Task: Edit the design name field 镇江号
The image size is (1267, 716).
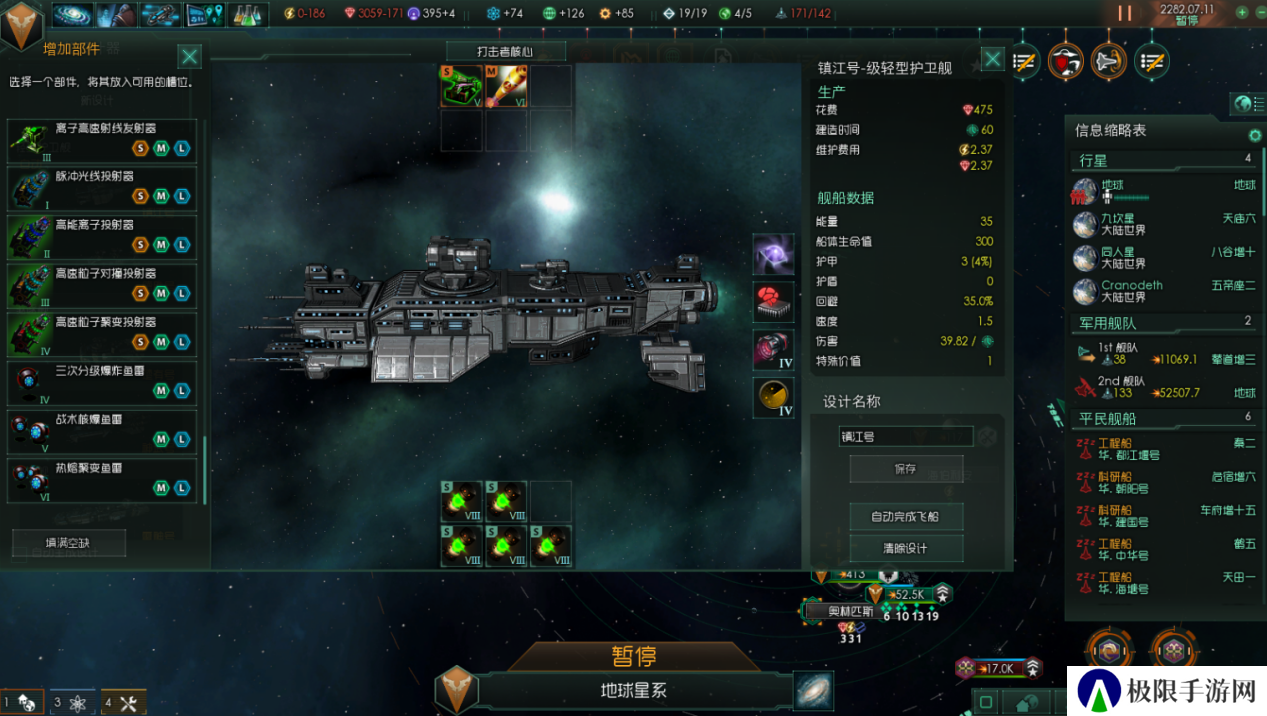Action: (x=905, y=436)
